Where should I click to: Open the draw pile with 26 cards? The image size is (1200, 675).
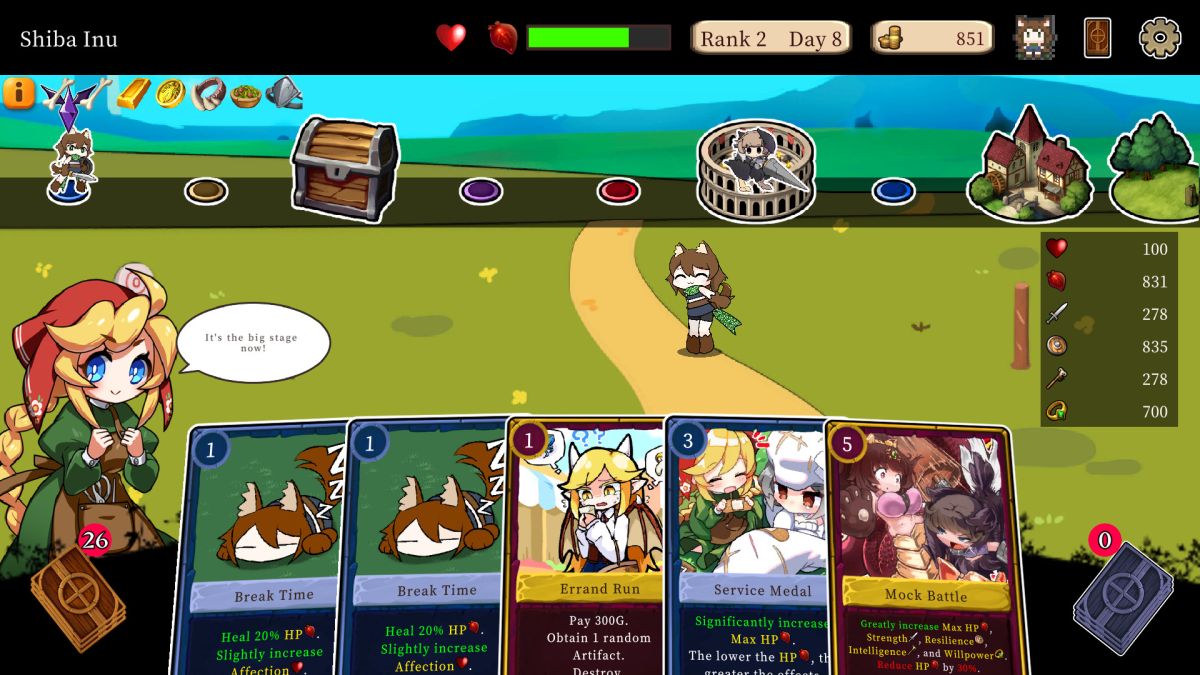[x=77, y=595]
